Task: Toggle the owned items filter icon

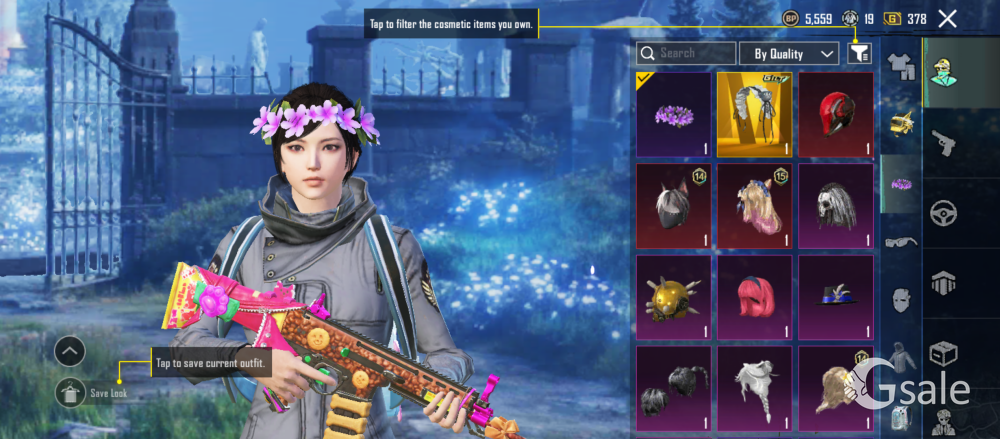Action: (x=859, y=53)
